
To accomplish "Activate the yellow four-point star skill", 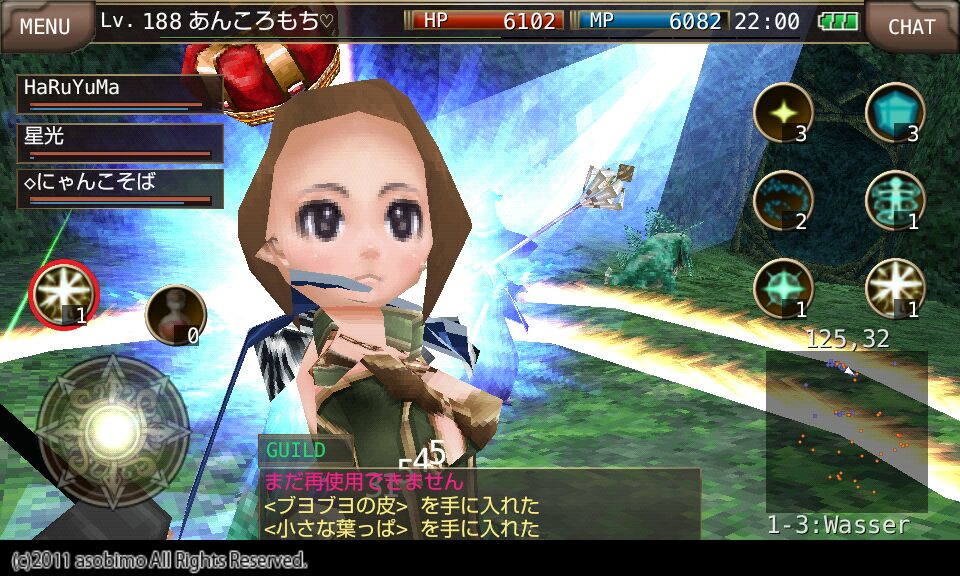I will tap(782, 111).
